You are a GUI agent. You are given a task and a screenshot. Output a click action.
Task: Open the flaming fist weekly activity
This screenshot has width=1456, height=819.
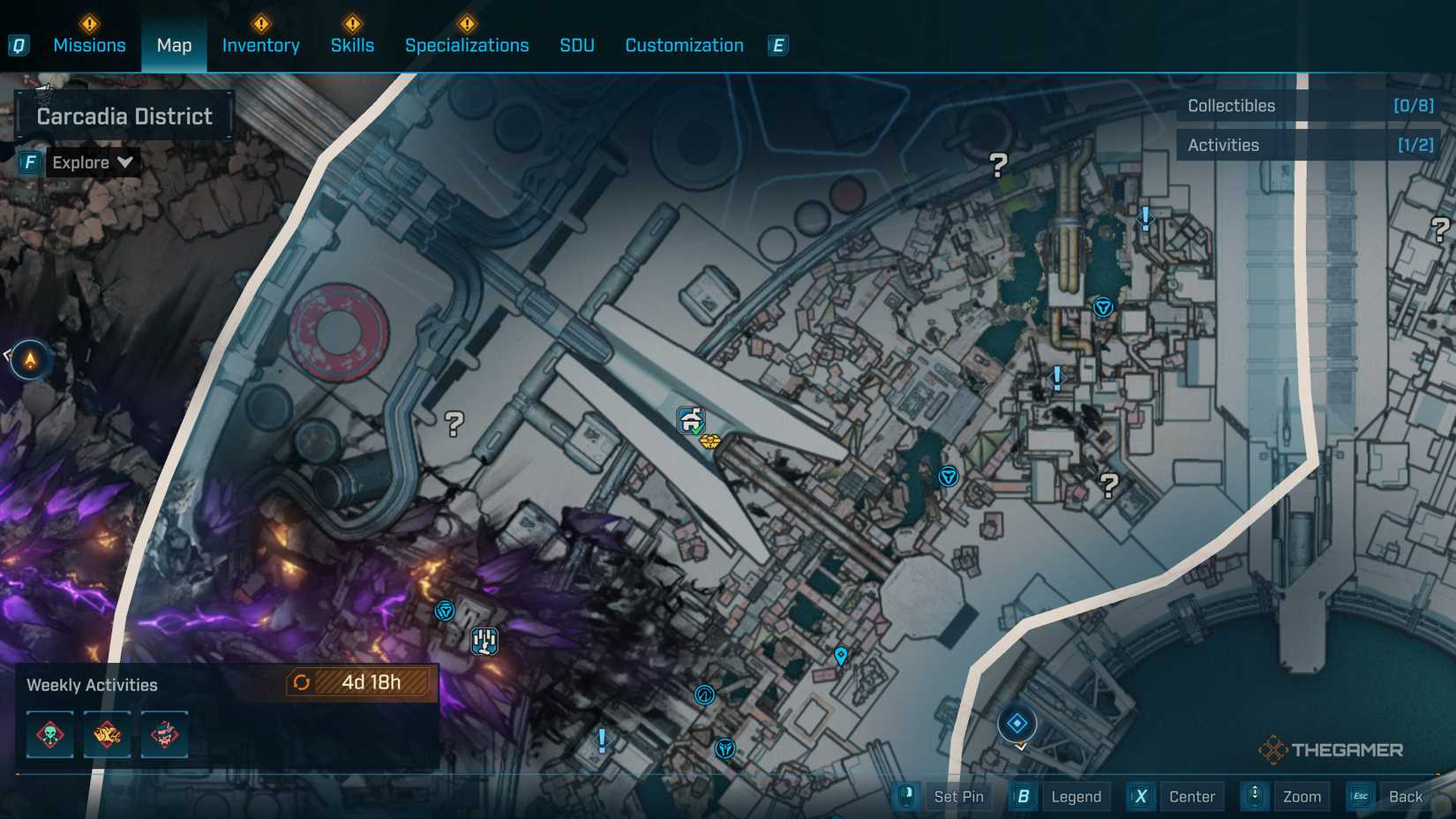tap(106, 734)
